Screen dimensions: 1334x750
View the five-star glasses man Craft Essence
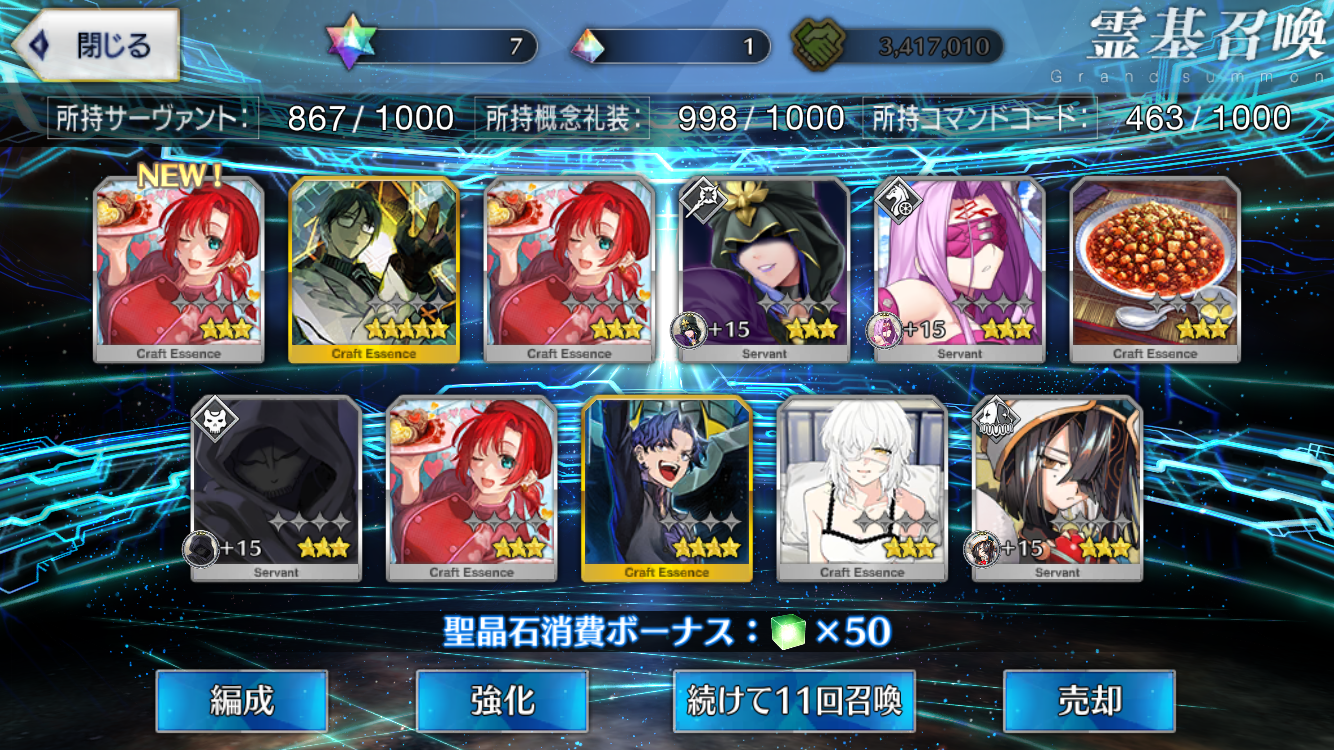(x=374, y=268)
